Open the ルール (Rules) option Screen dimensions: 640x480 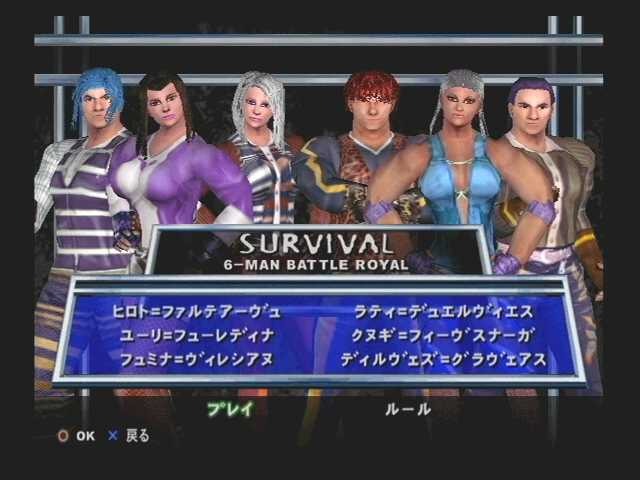pyautogui.click(x=408, y=408)
